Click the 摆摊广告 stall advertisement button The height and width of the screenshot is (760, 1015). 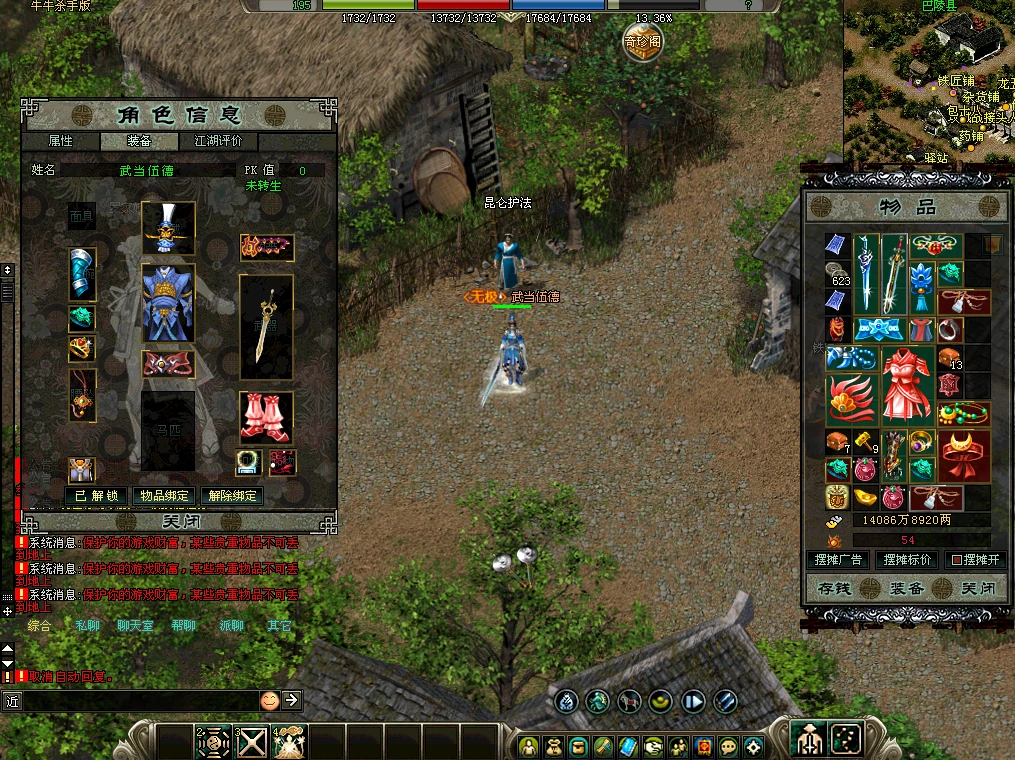click(x=838, y=560)
